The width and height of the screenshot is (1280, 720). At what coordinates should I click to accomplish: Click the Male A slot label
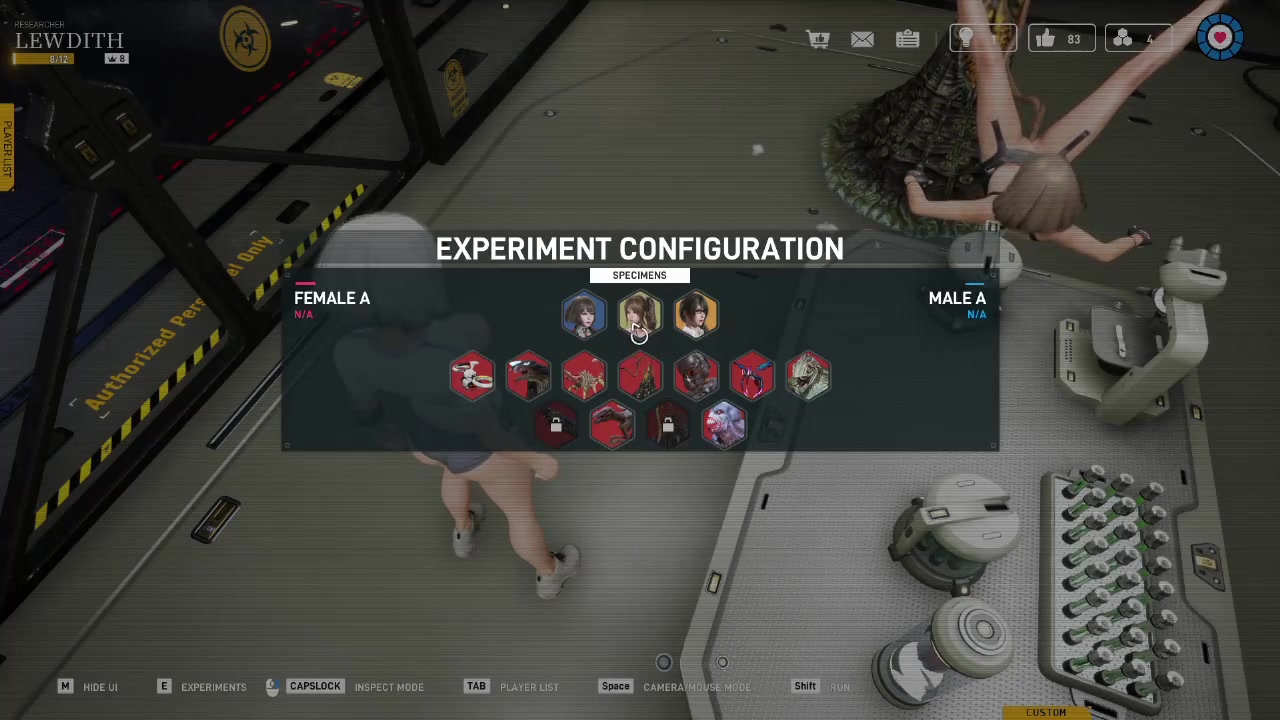957,299
